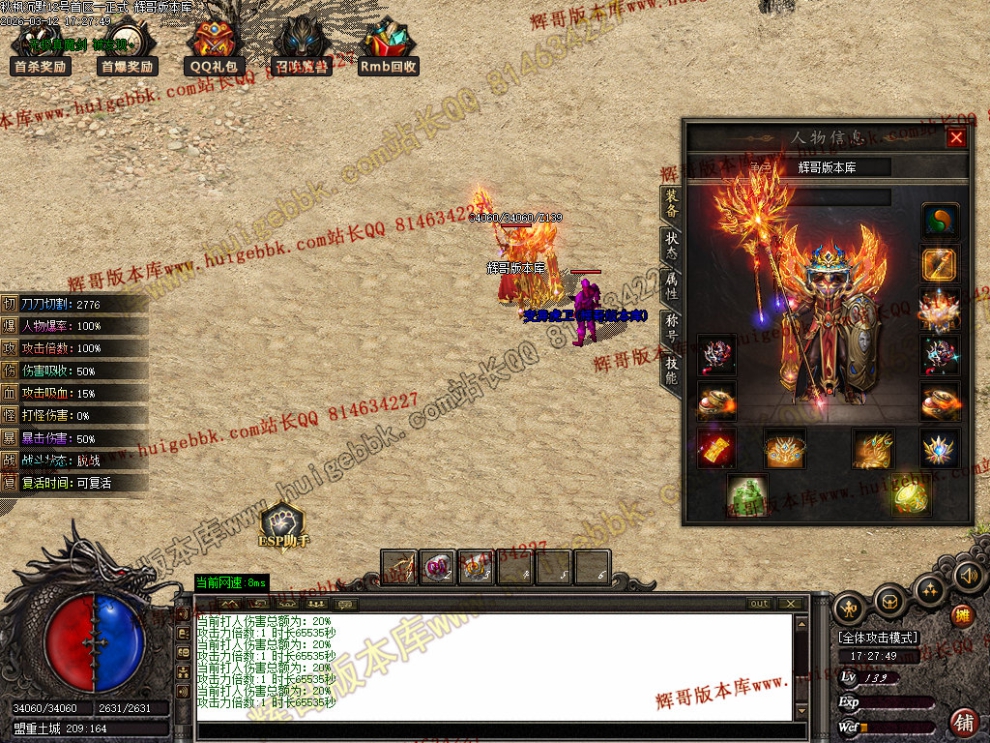
Task: Open the 铺 shop button
Action: [x=964, y=720]
